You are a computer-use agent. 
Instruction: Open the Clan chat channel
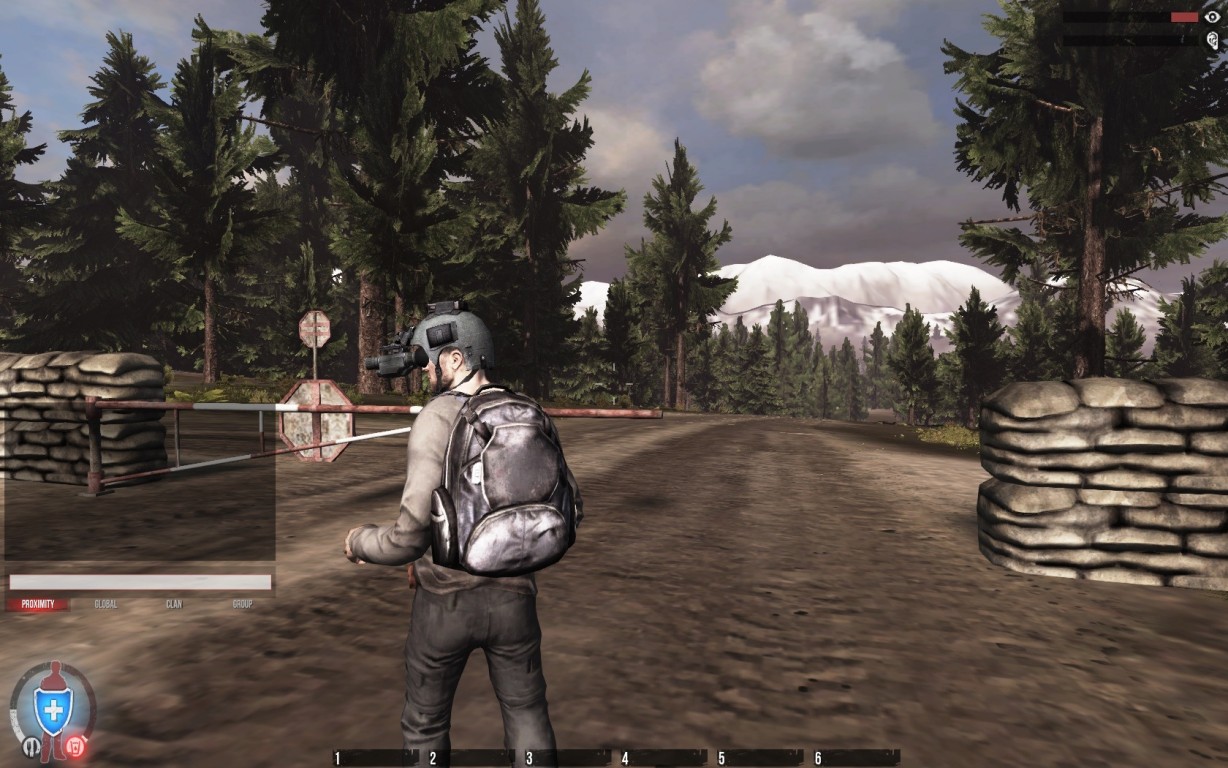click(174, 604)
